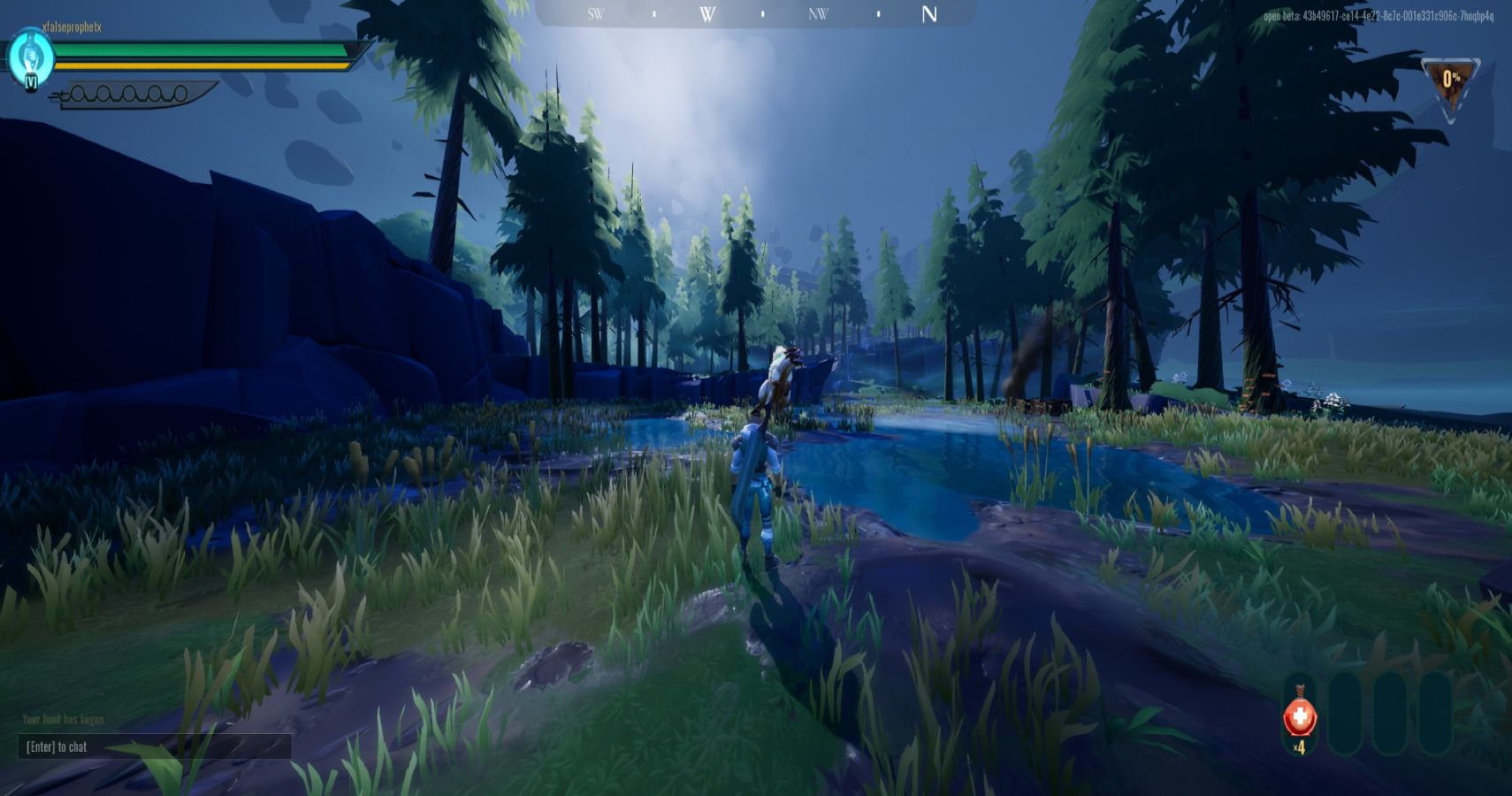Click the green health bar

point(203,51)
